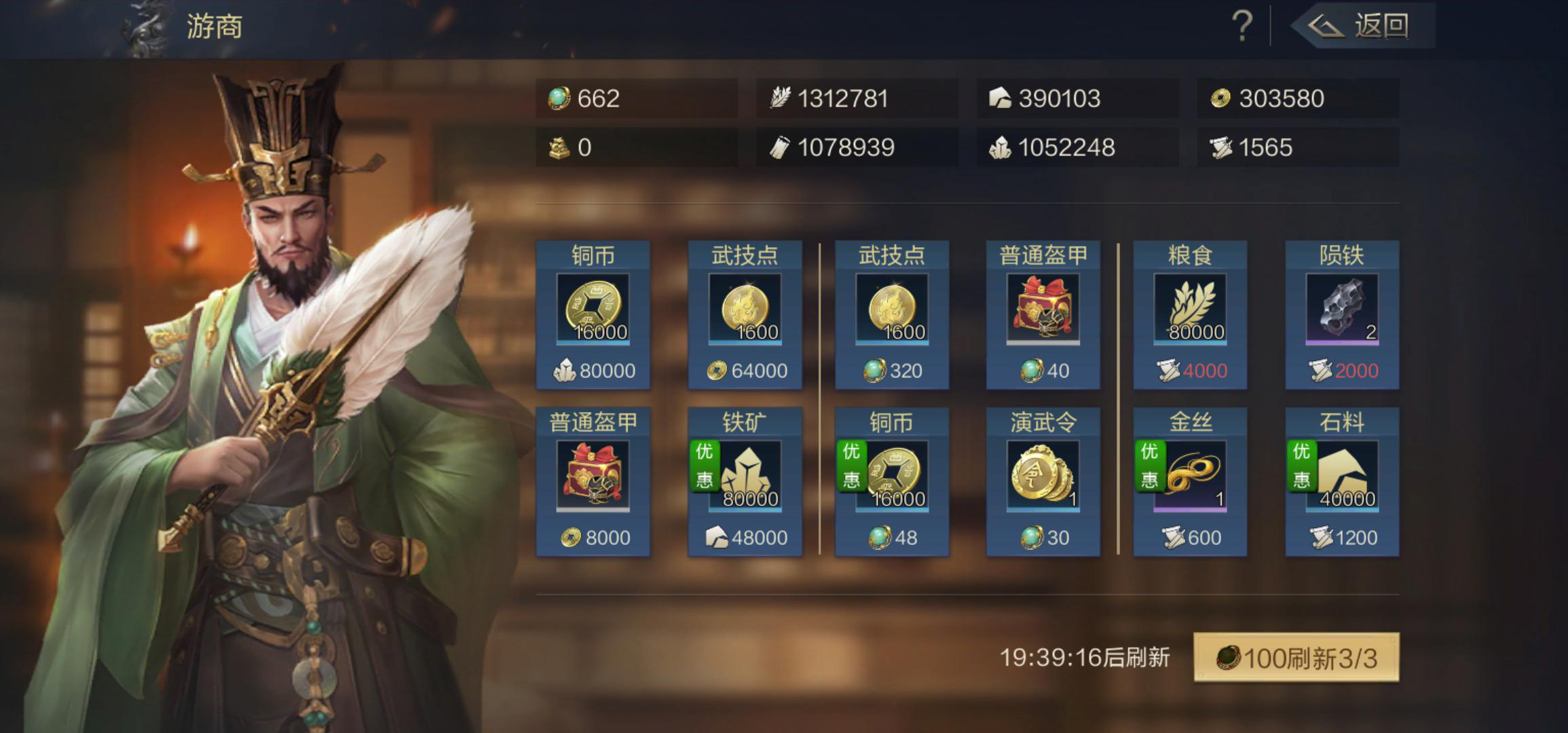Buy 铜币 priced at 80000 iron ore
Image resolution: width=1568 pixels, height=733 pixels.
[x=593, y=315]
